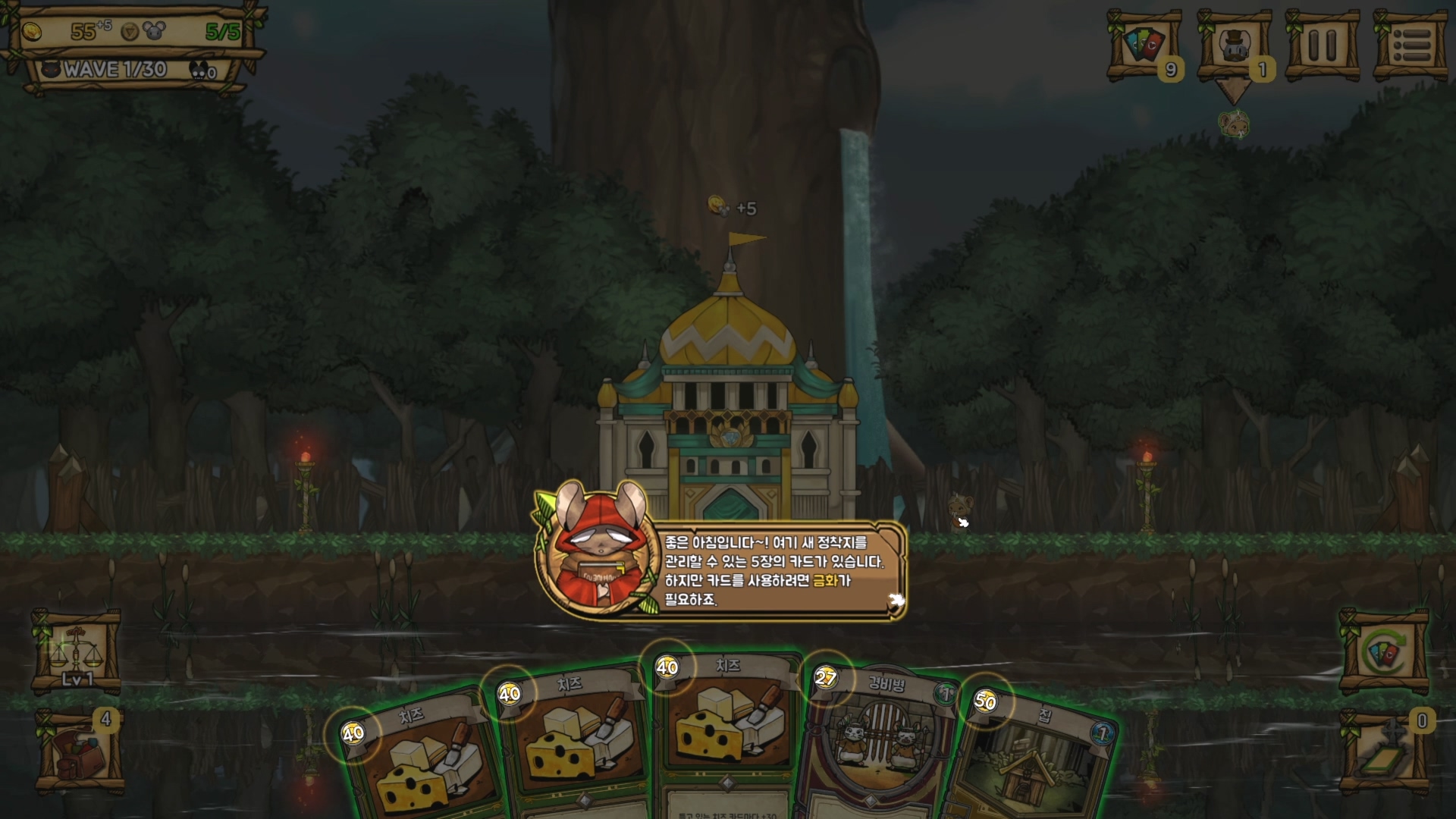Viewport: 1456px width, 819px height.
Task: Open the list menu button
Action: click(1412, 45)
